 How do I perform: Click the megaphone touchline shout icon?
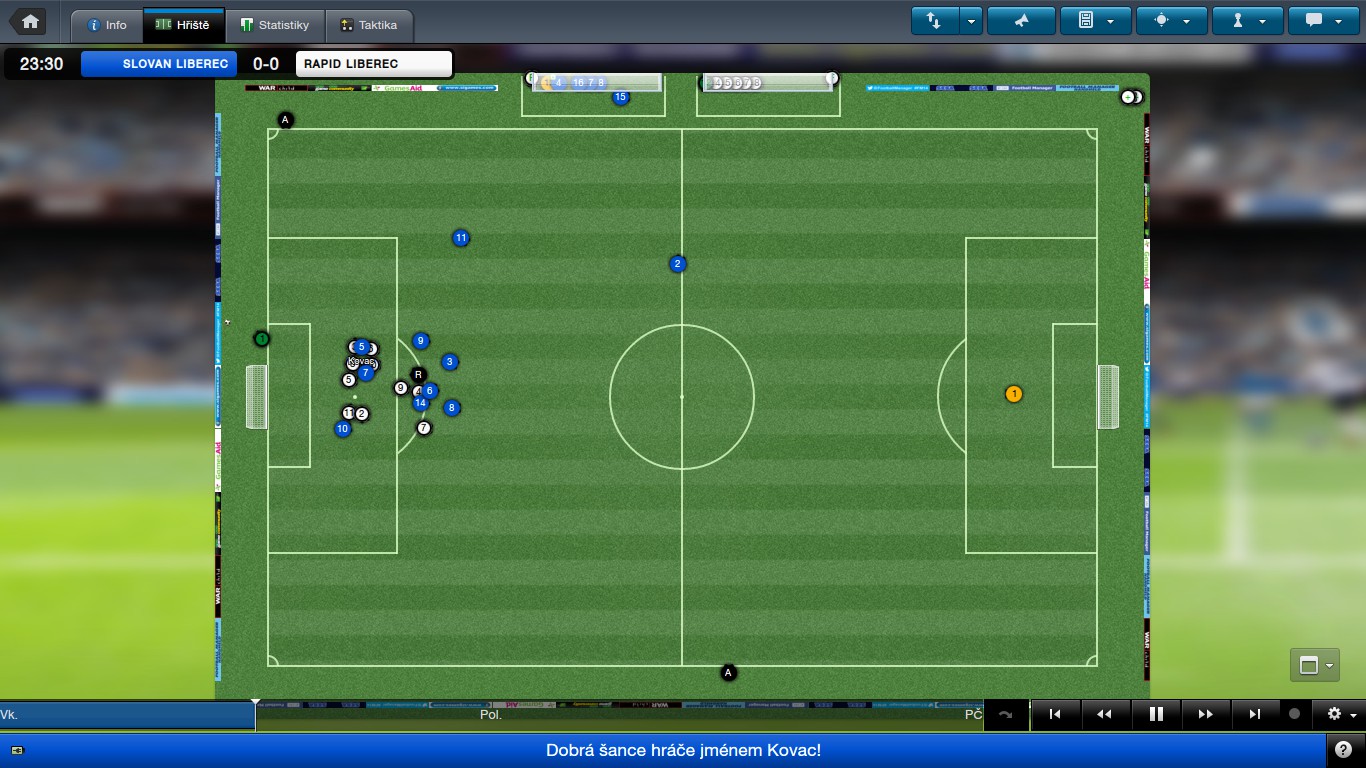pyautogui.click(x=1021, y=19)
